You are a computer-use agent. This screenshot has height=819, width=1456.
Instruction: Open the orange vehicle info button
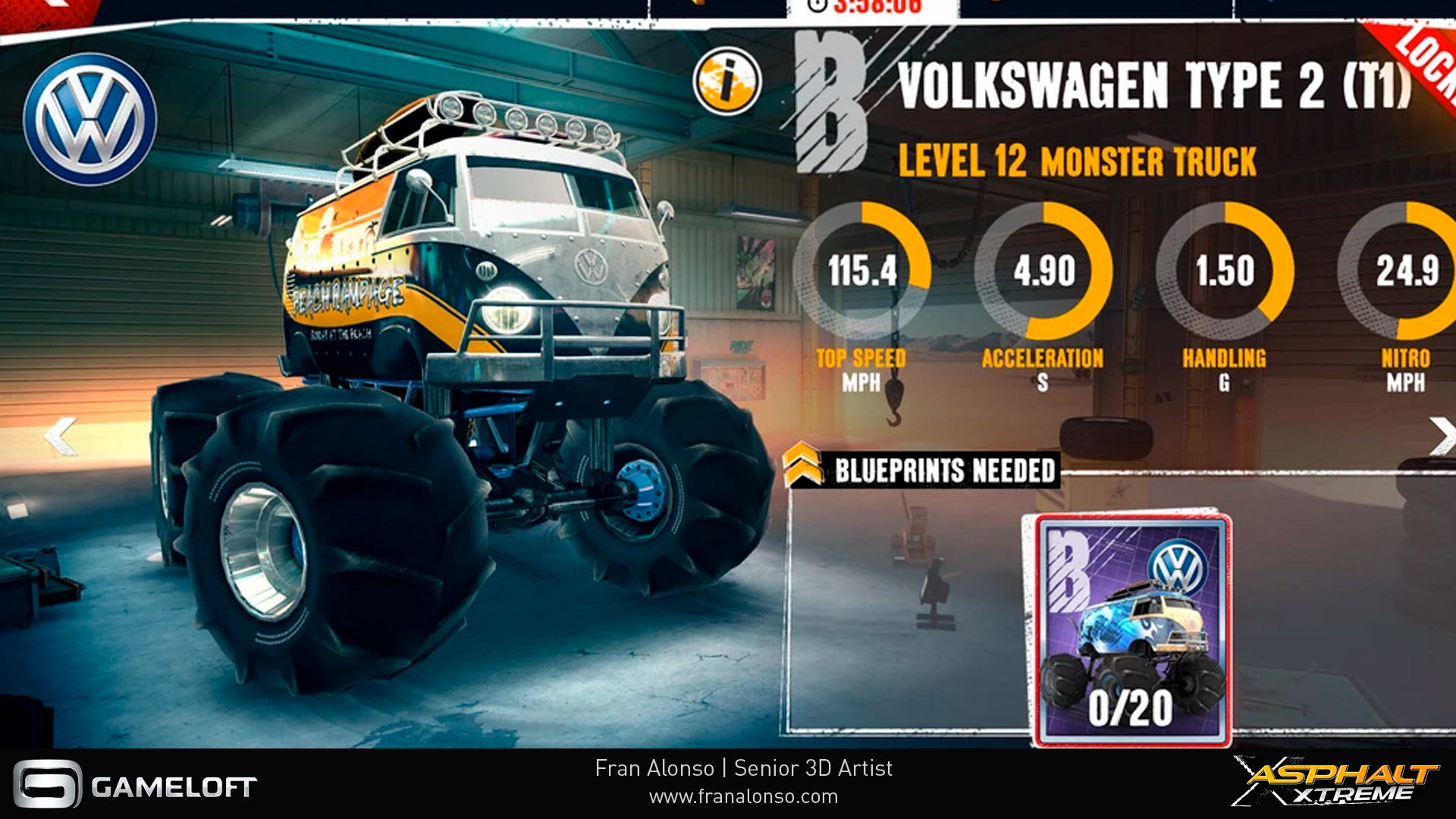[x=726, y=81]
